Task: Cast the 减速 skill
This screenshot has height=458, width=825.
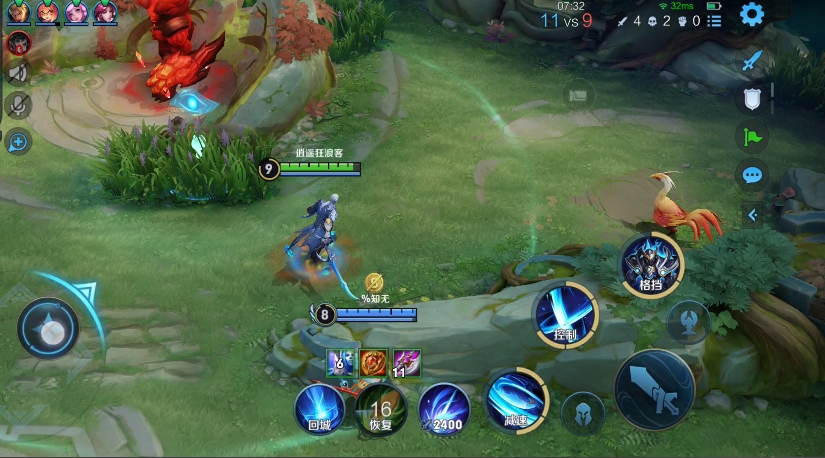Action: click(x=516, y=400)
